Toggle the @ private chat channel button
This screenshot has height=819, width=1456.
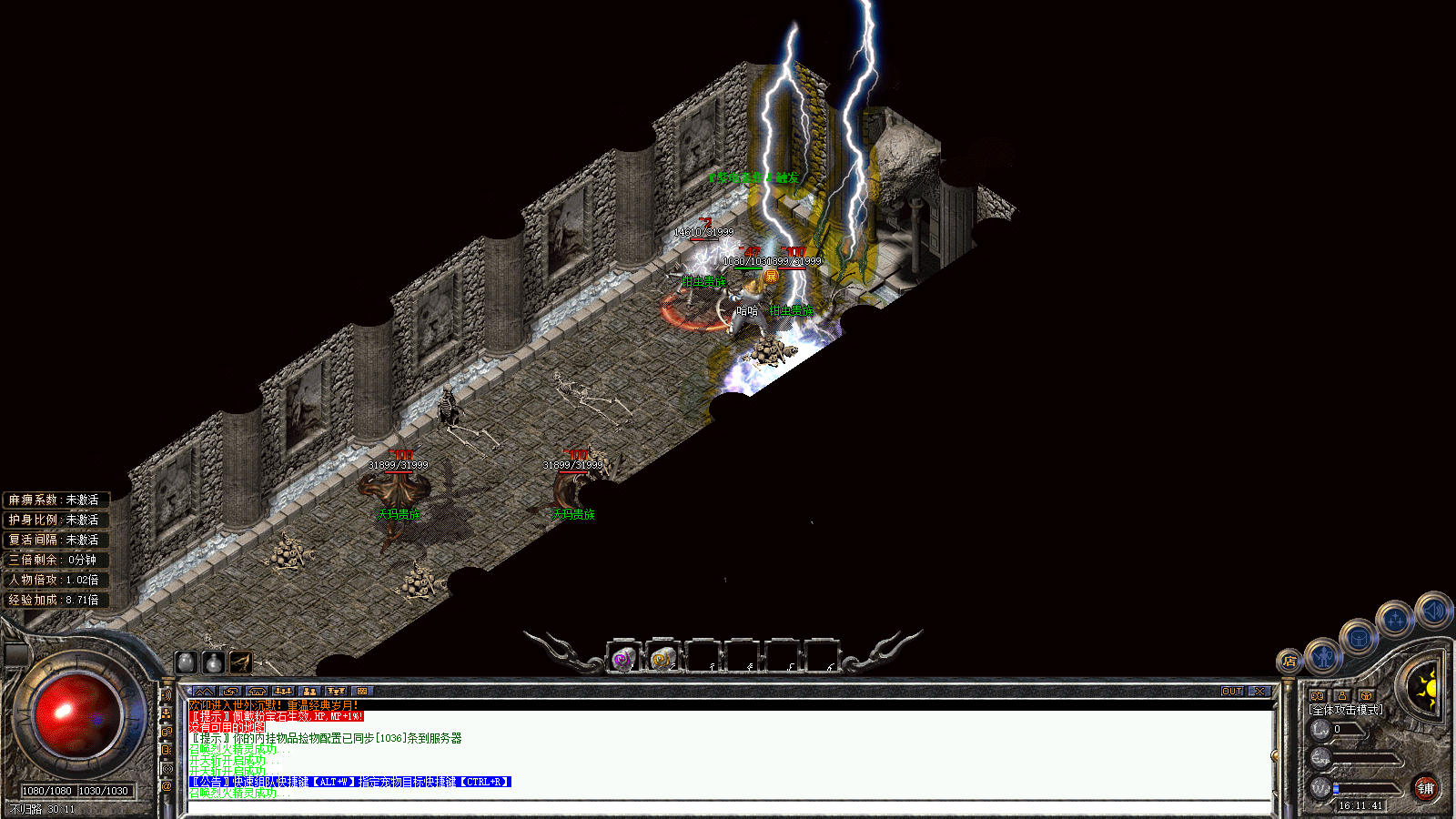(167, 785)
